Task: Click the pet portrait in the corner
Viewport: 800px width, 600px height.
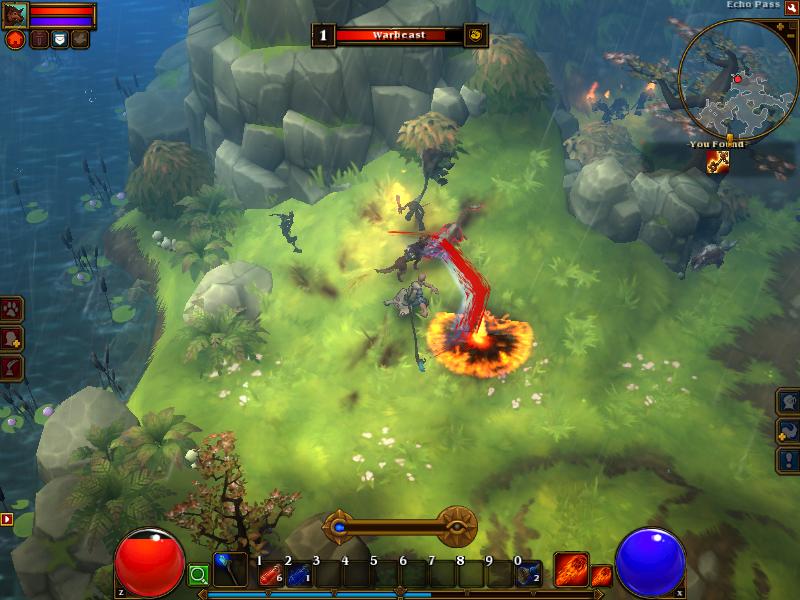Action: [15, 14]
